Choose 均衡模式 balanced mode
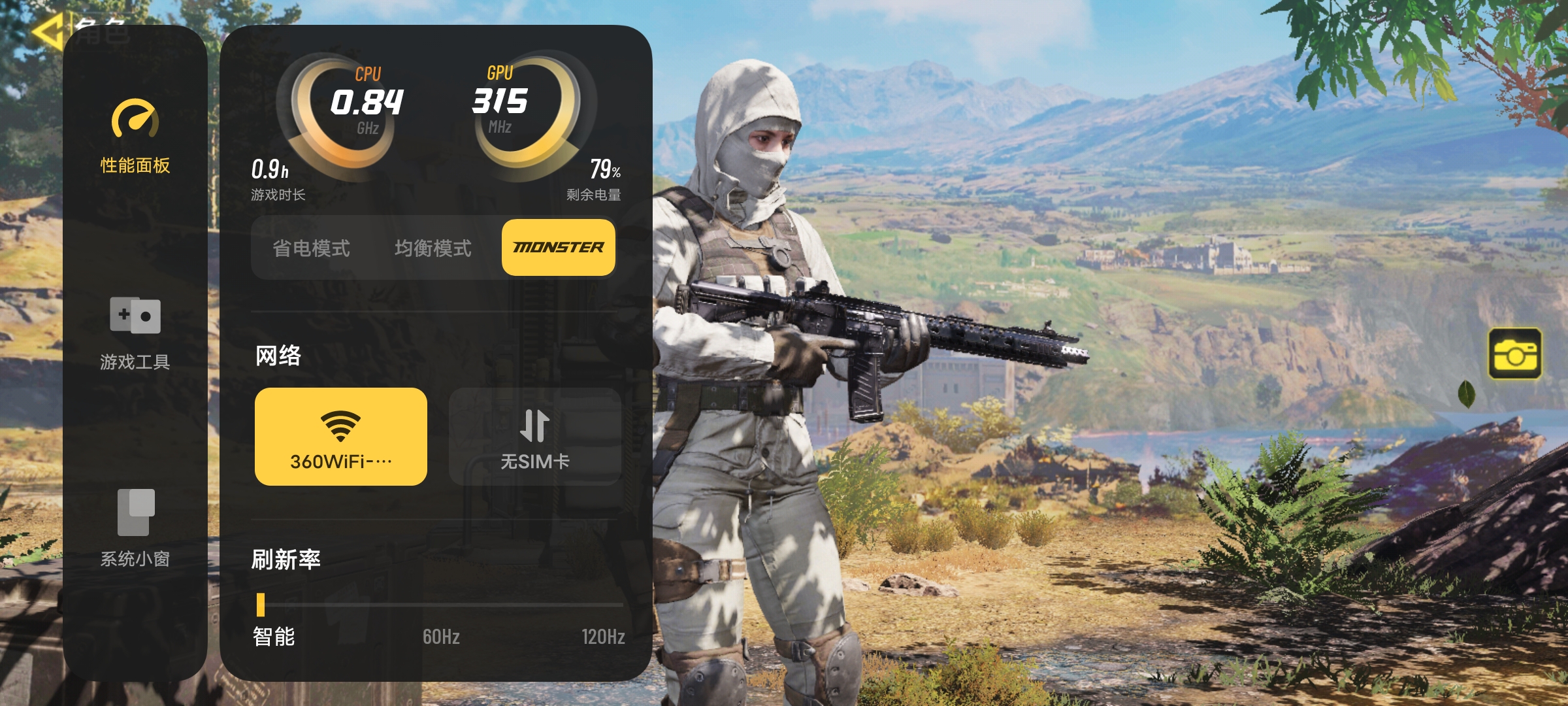Image resolution: width=1568 pixels, height=706 pixels. [433, 248]
